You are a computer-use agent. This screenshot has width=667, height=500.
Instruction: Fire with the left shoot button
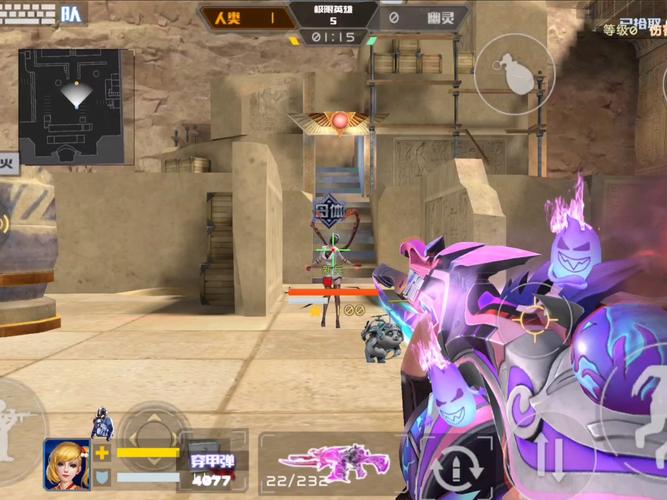tap(18, 420)
